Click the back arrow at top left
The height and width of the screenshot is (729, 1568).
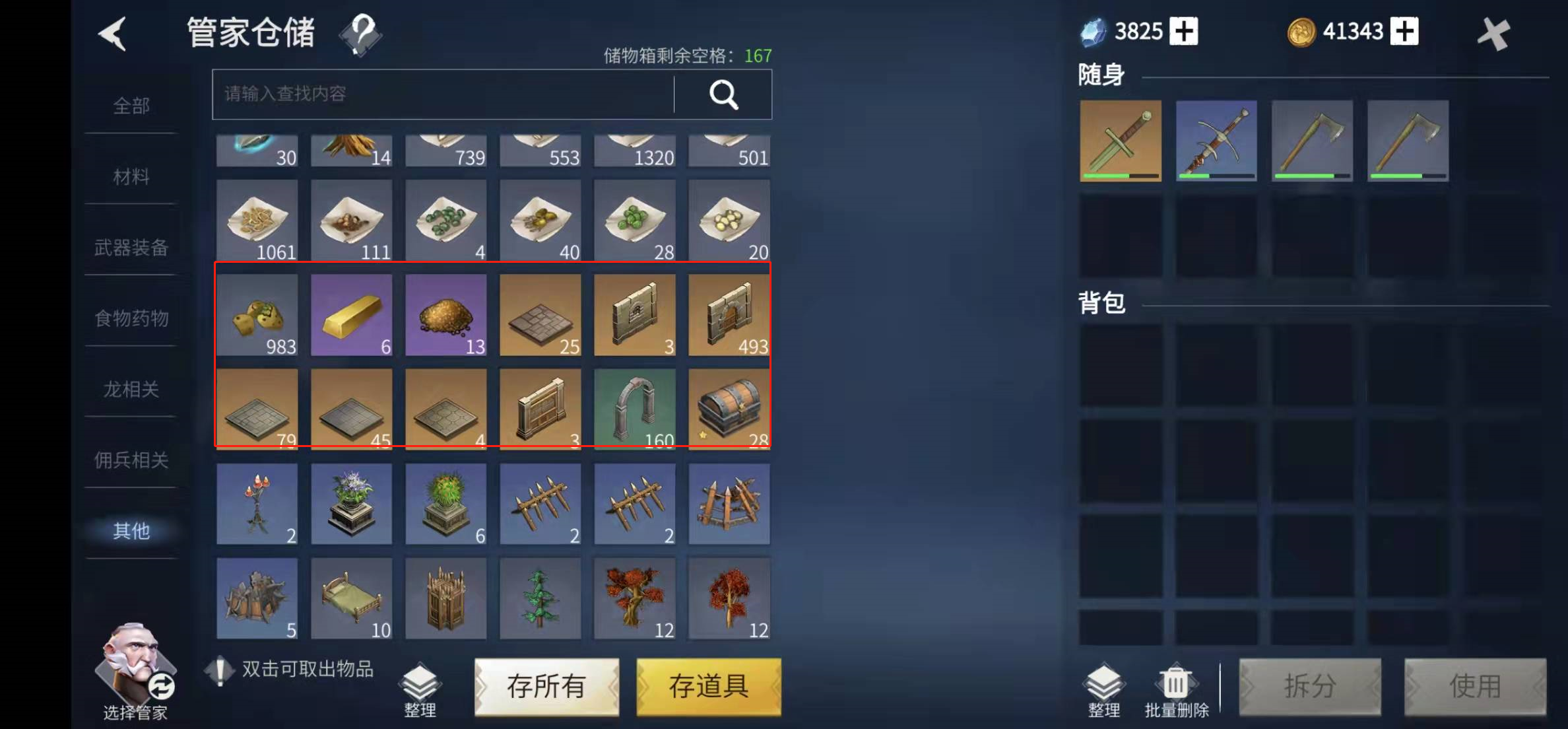pyautogui.click(x=114, y=34)
